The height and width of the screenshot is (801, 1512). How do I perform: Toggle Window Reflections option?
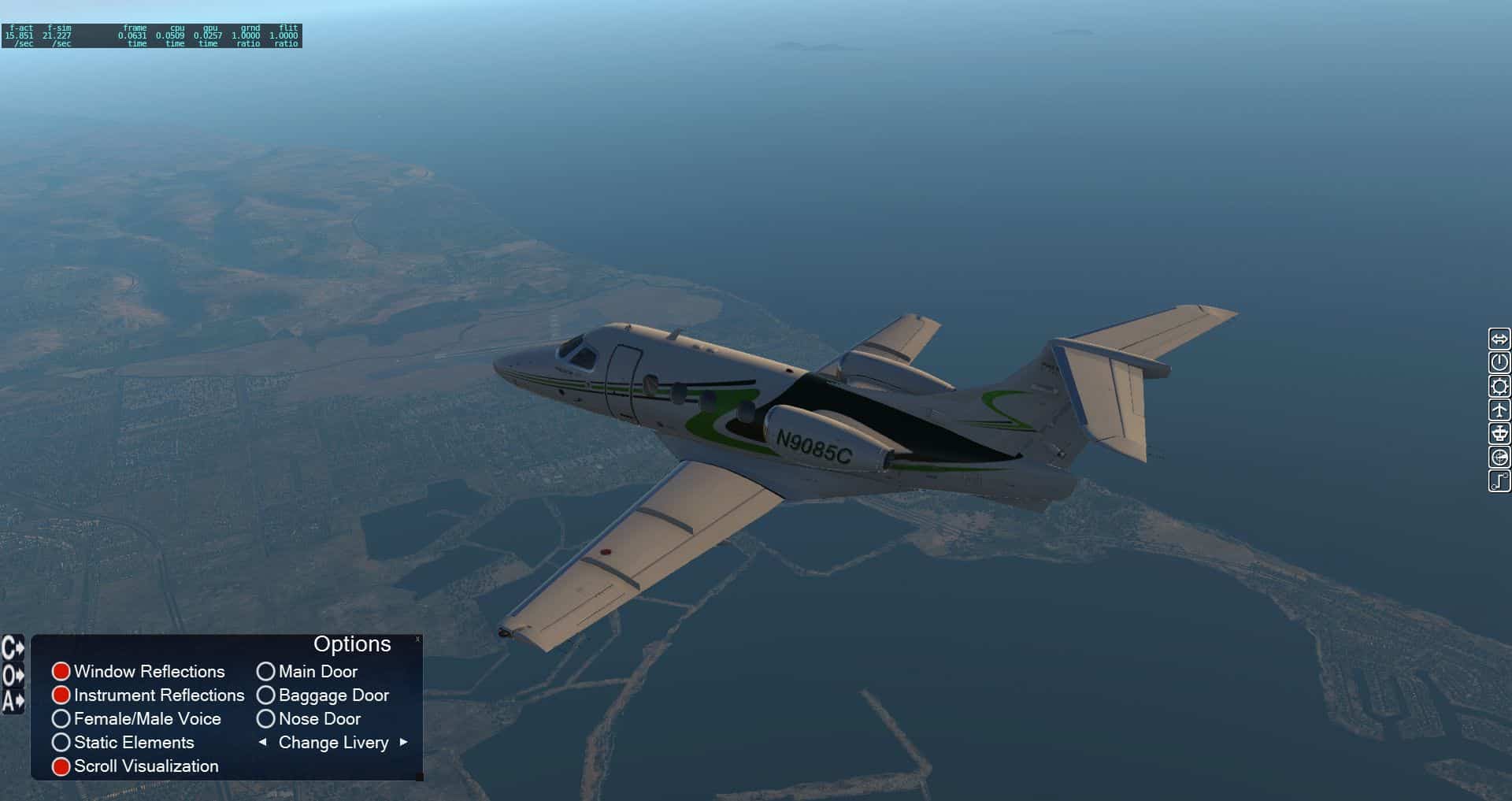61,671
